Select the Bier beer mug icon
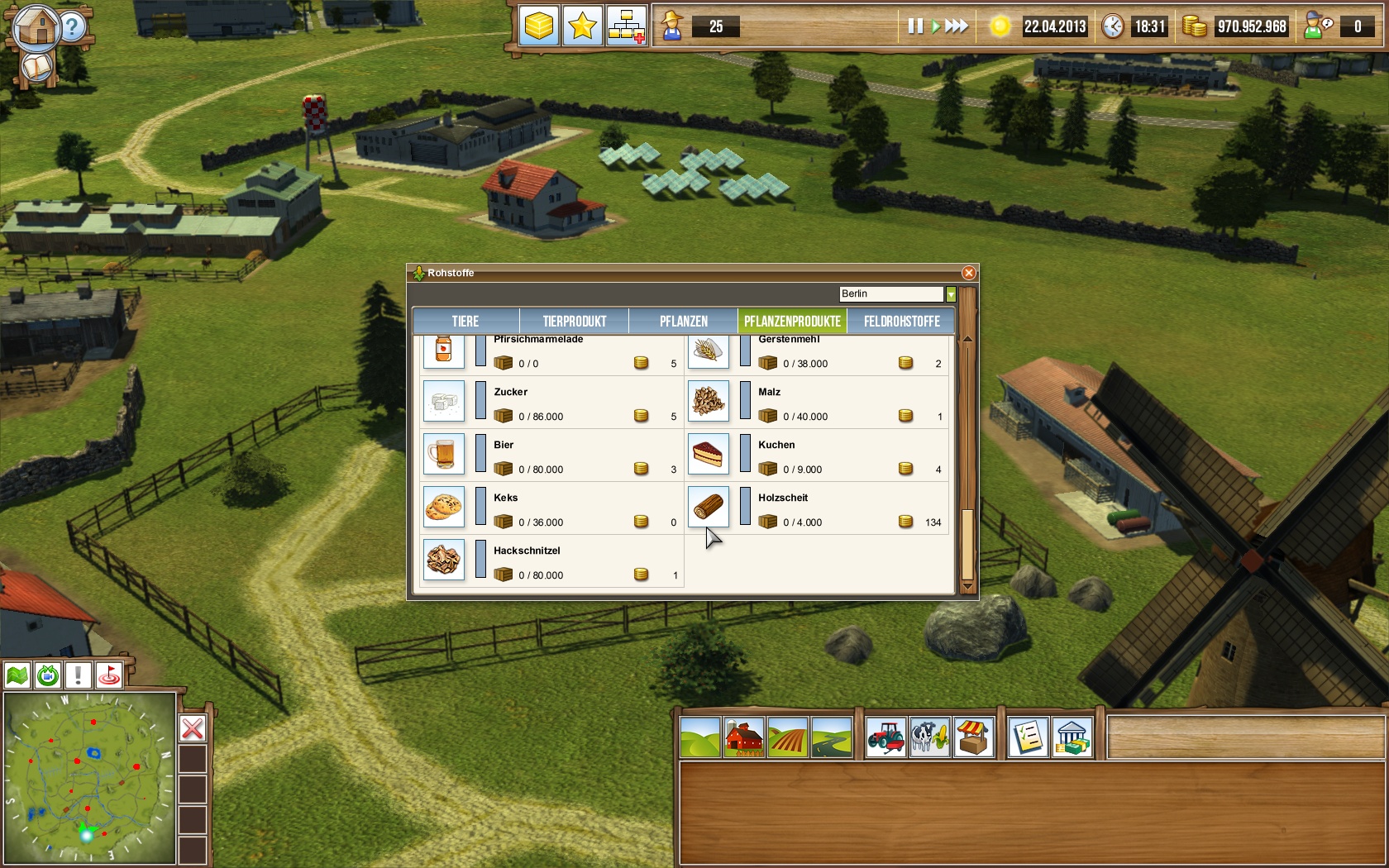Screen dimensions: 1389x868 (x=443, y=454)
